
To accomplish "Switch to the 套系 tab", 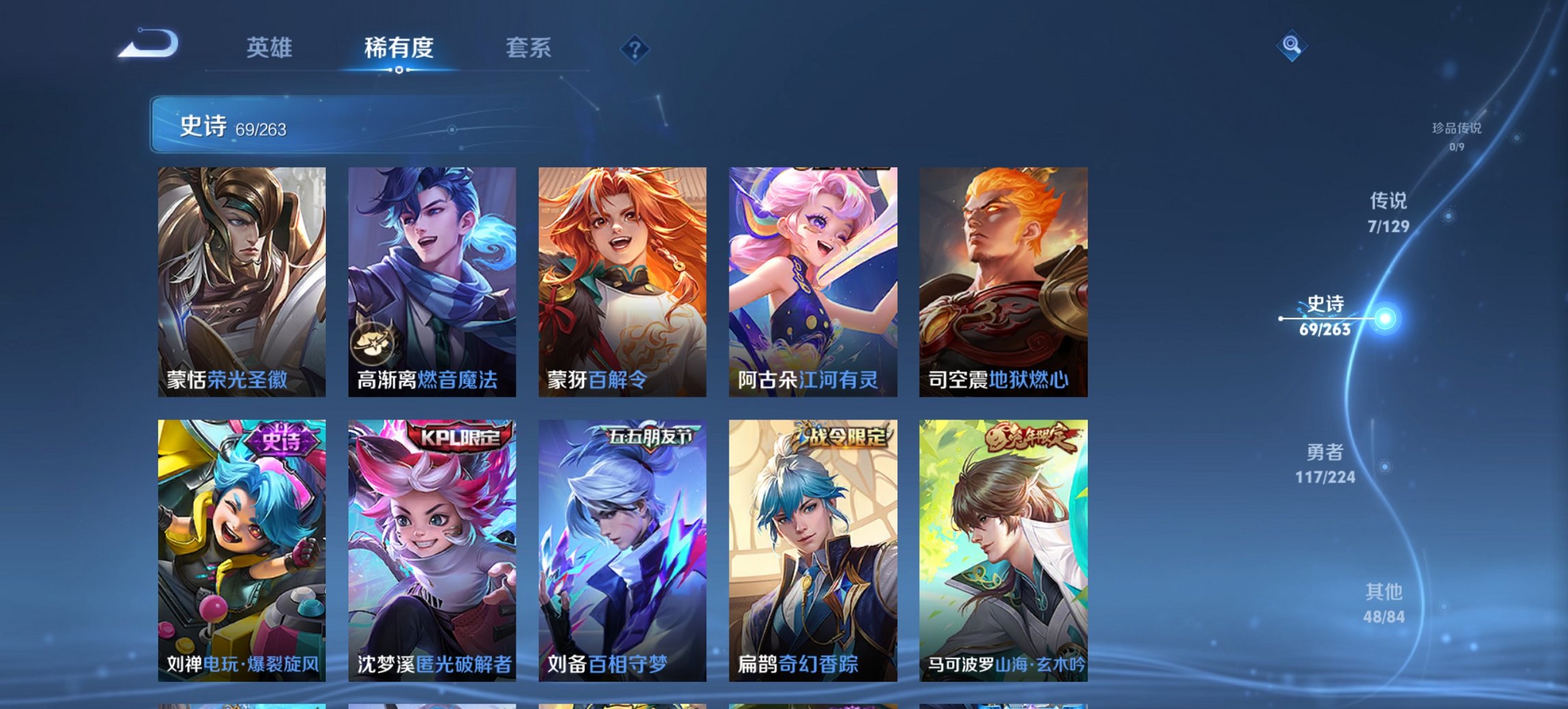I will click(x=529, y=49).
